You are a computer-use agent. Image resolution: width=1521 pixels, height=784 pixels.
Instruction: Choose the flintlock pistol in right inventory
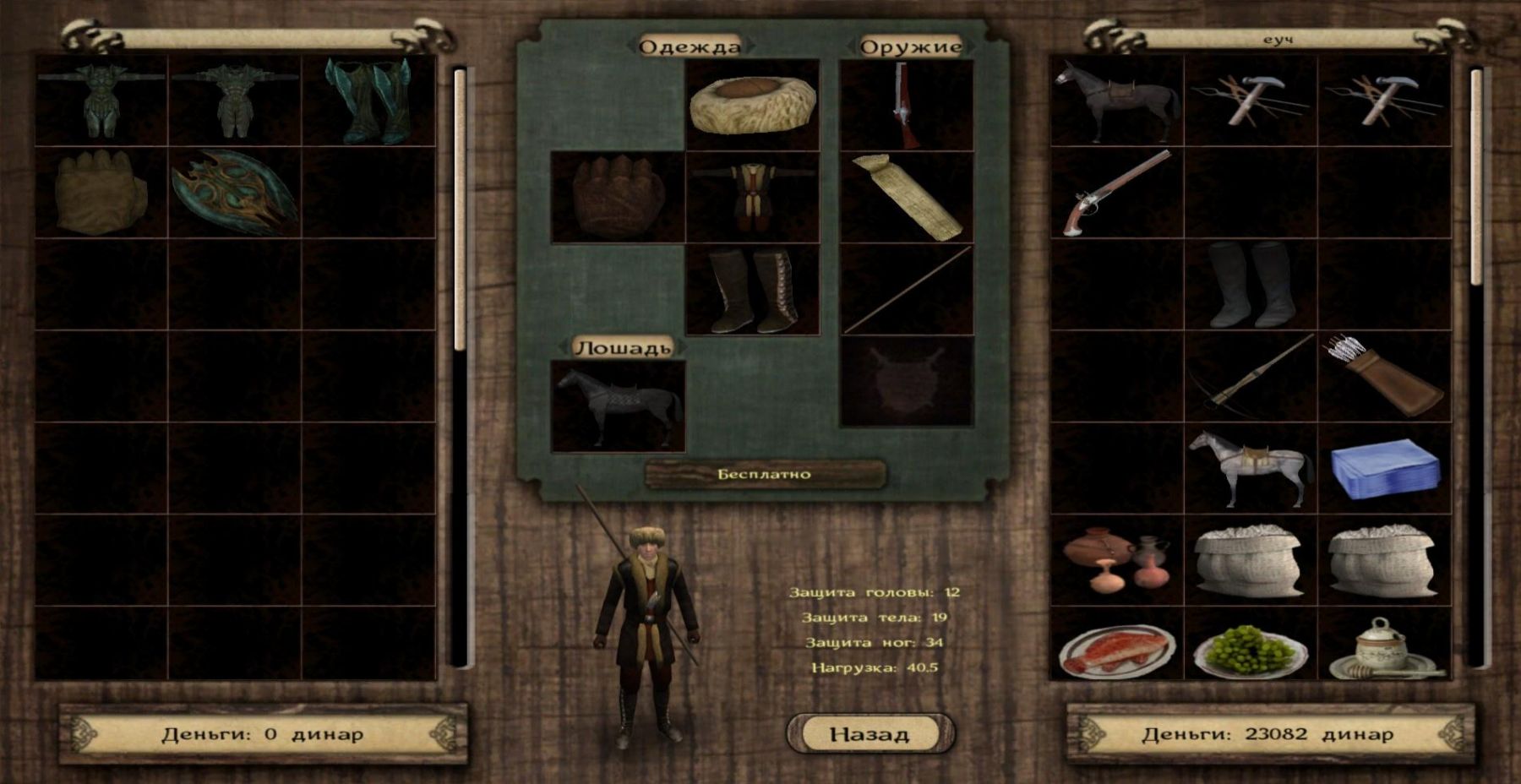tap(1116, 193)
